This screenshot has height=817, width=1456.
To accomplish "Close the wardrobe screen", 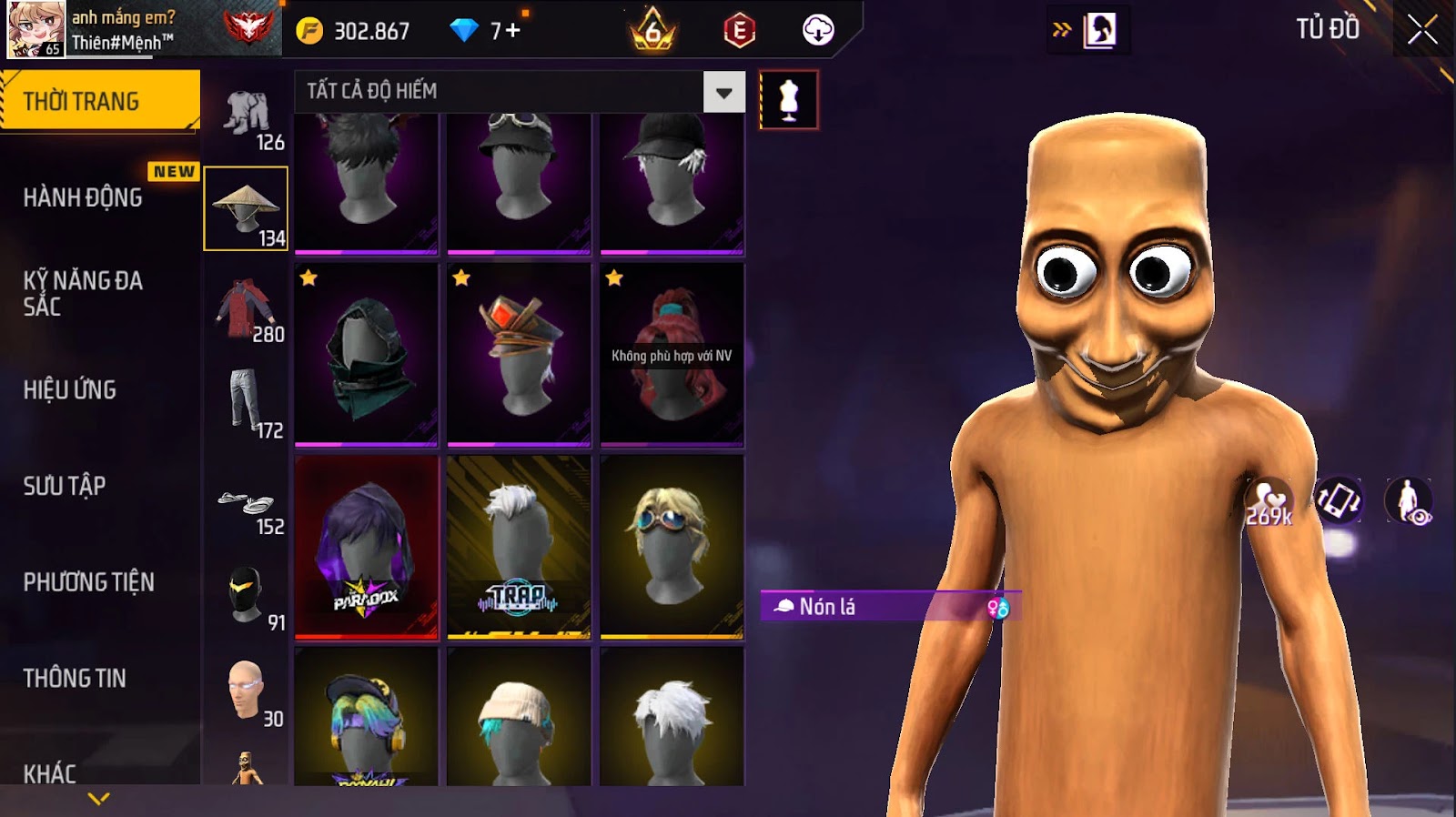I will tap(1421, 31).
